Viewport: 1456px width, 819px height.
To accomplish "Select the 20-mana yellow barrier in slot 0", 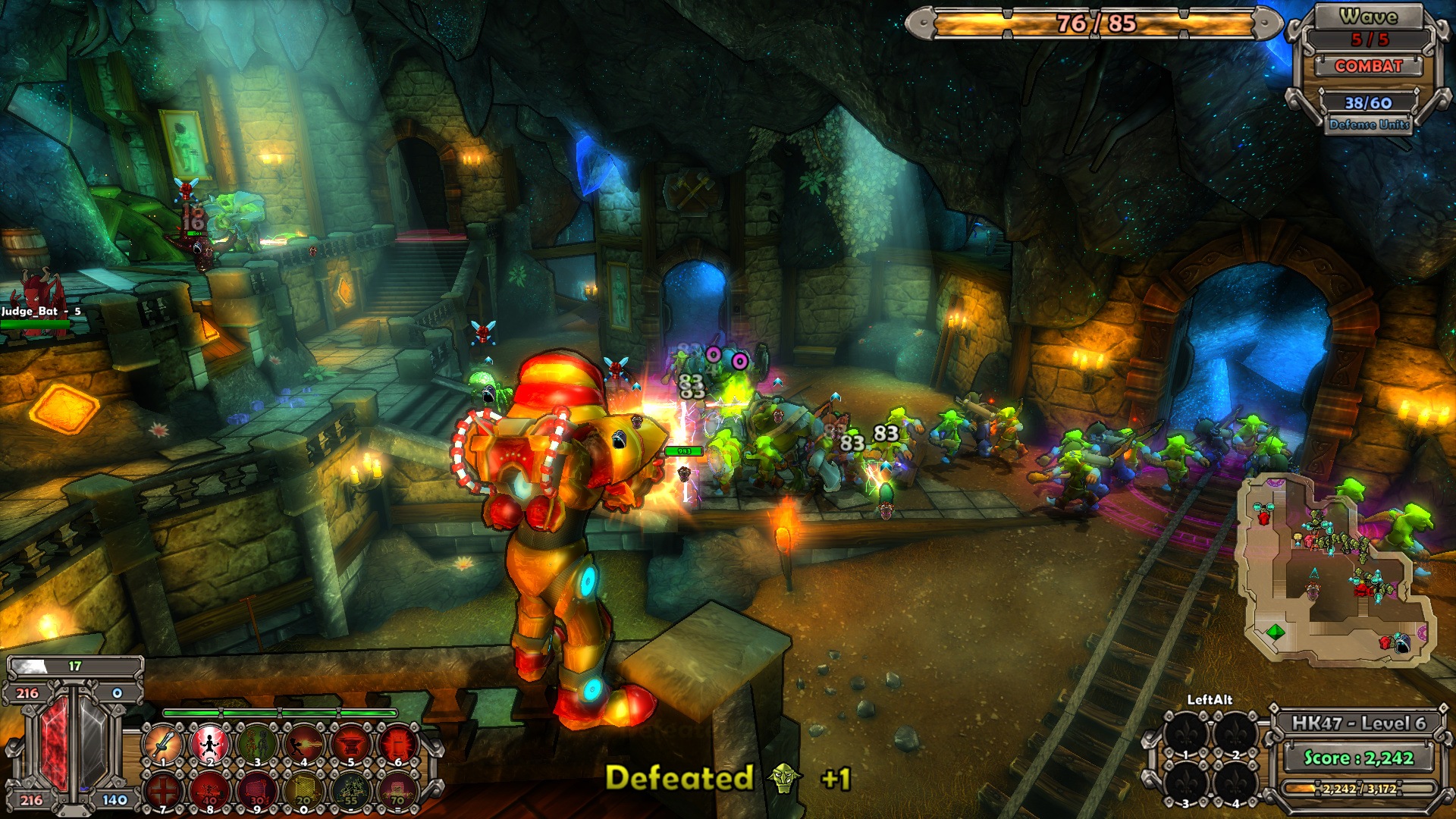I will [304, 790].
